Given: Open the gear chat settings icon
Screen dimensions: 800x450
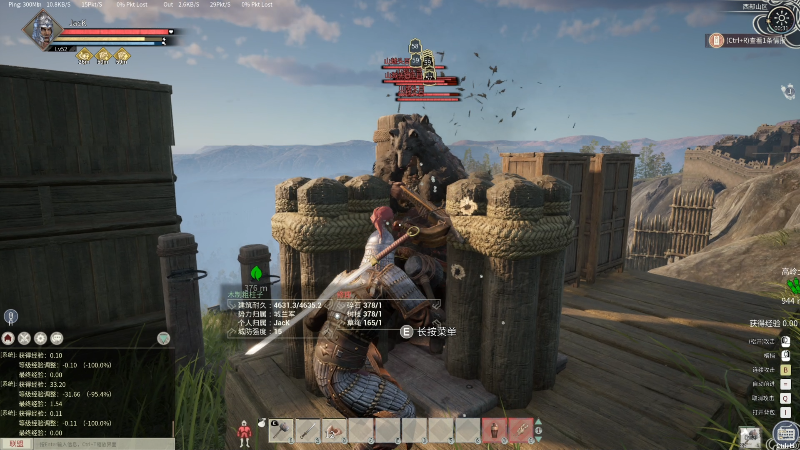Looking at the screenshot, I should tap(40, 338).
